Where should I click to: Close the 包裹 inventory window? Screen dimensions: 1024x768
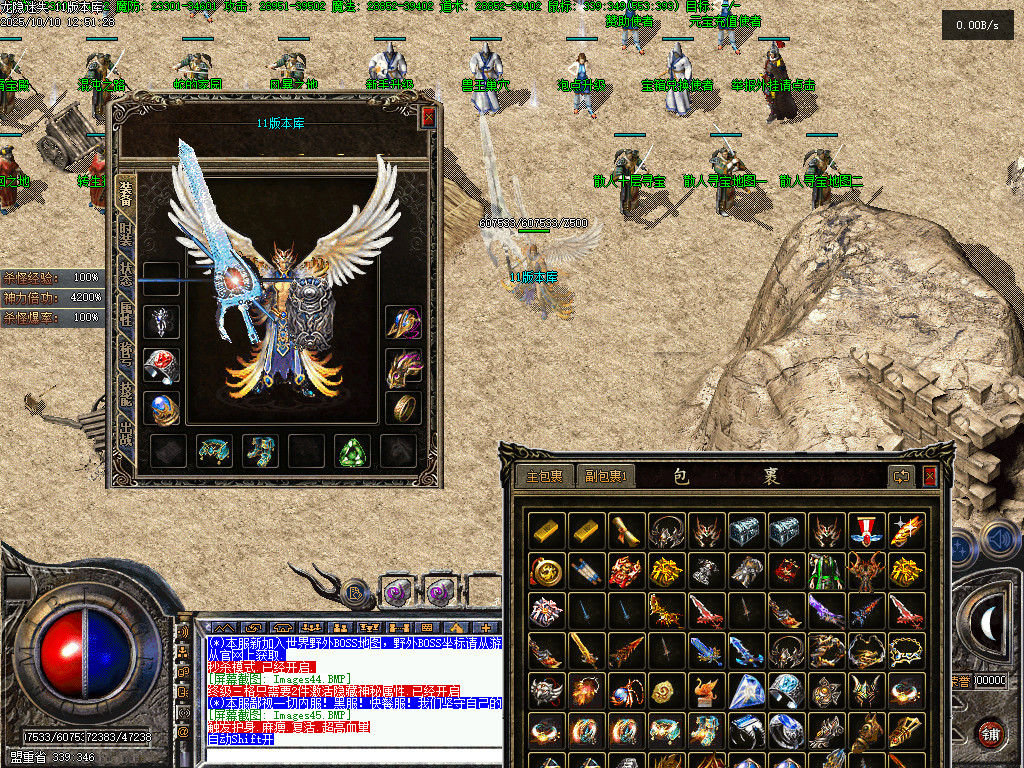tap(930, 476)
